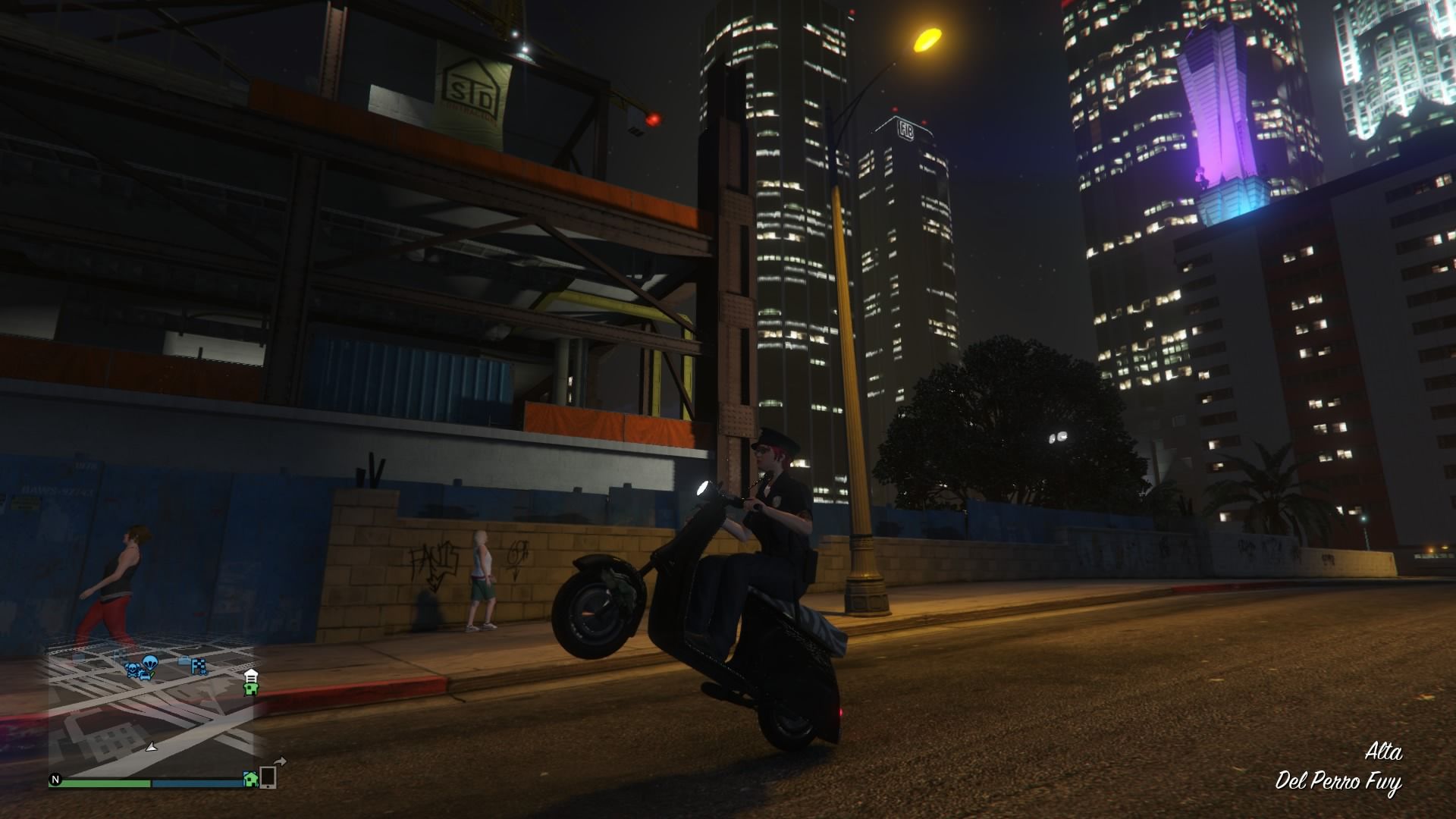1456x819 pixels.
Task: Click the white quick-GPS arrow icon
Action: [x=281, y=761]
